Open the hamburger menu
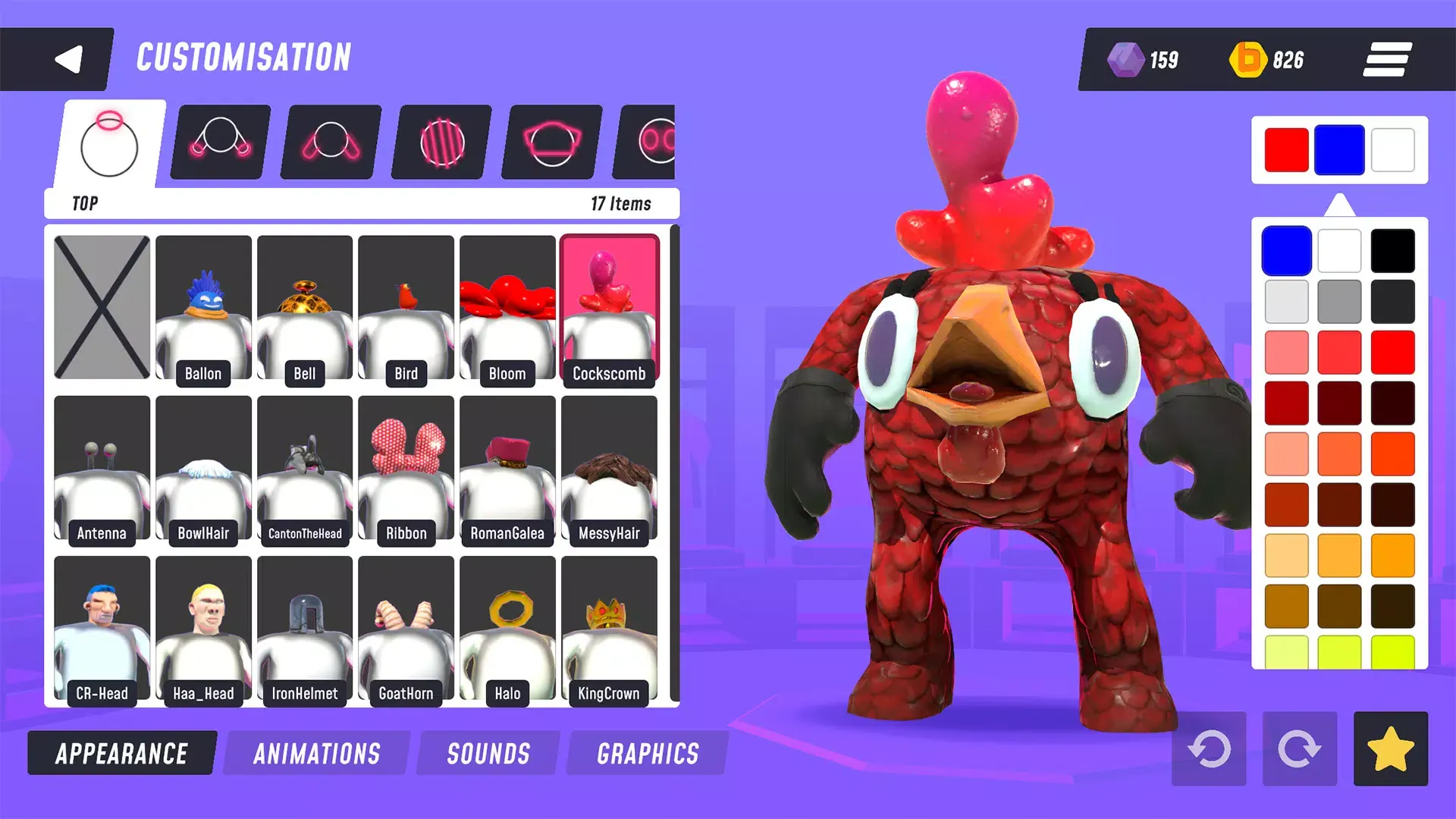1456x819 pixels. 1387,59
